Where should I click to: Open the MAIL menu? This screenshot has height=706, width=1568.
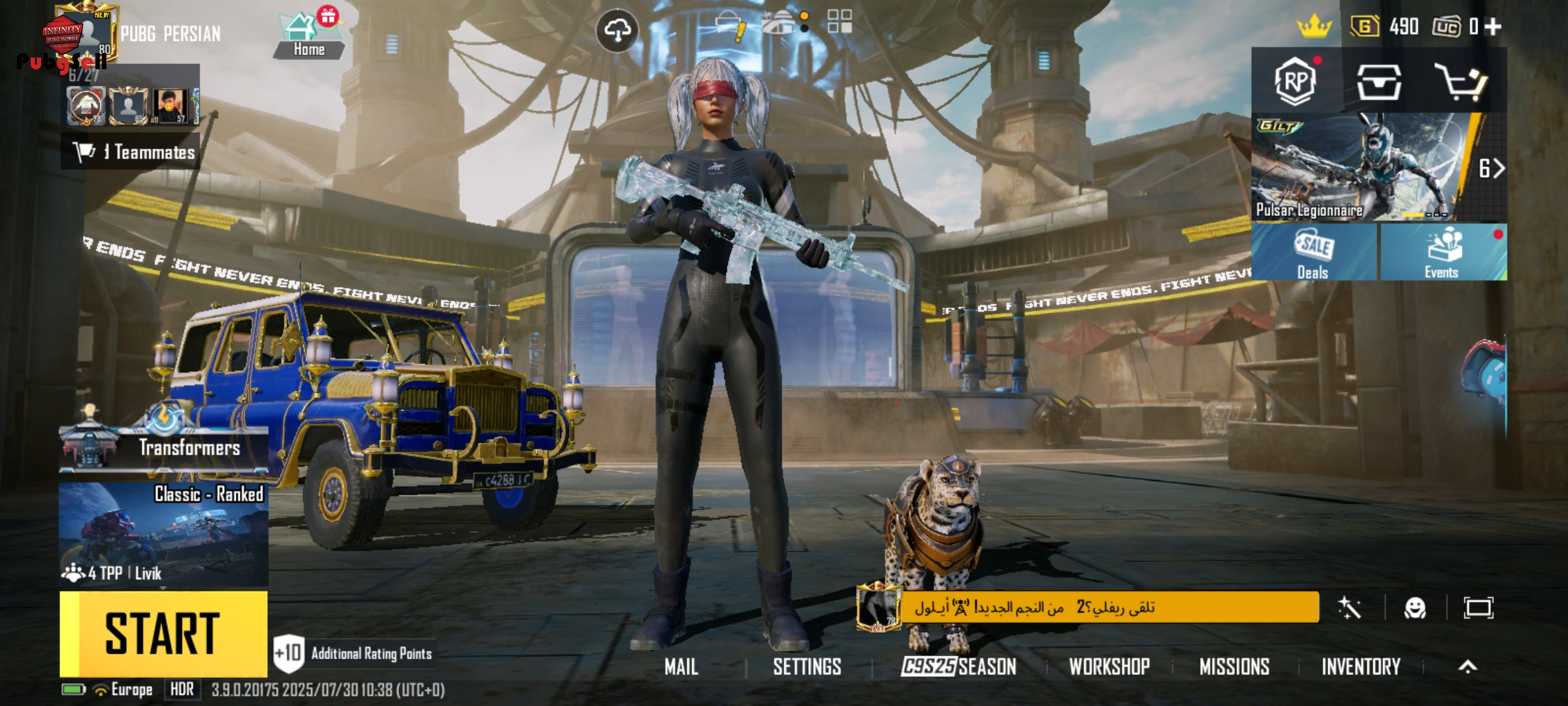tap(681, 667)
